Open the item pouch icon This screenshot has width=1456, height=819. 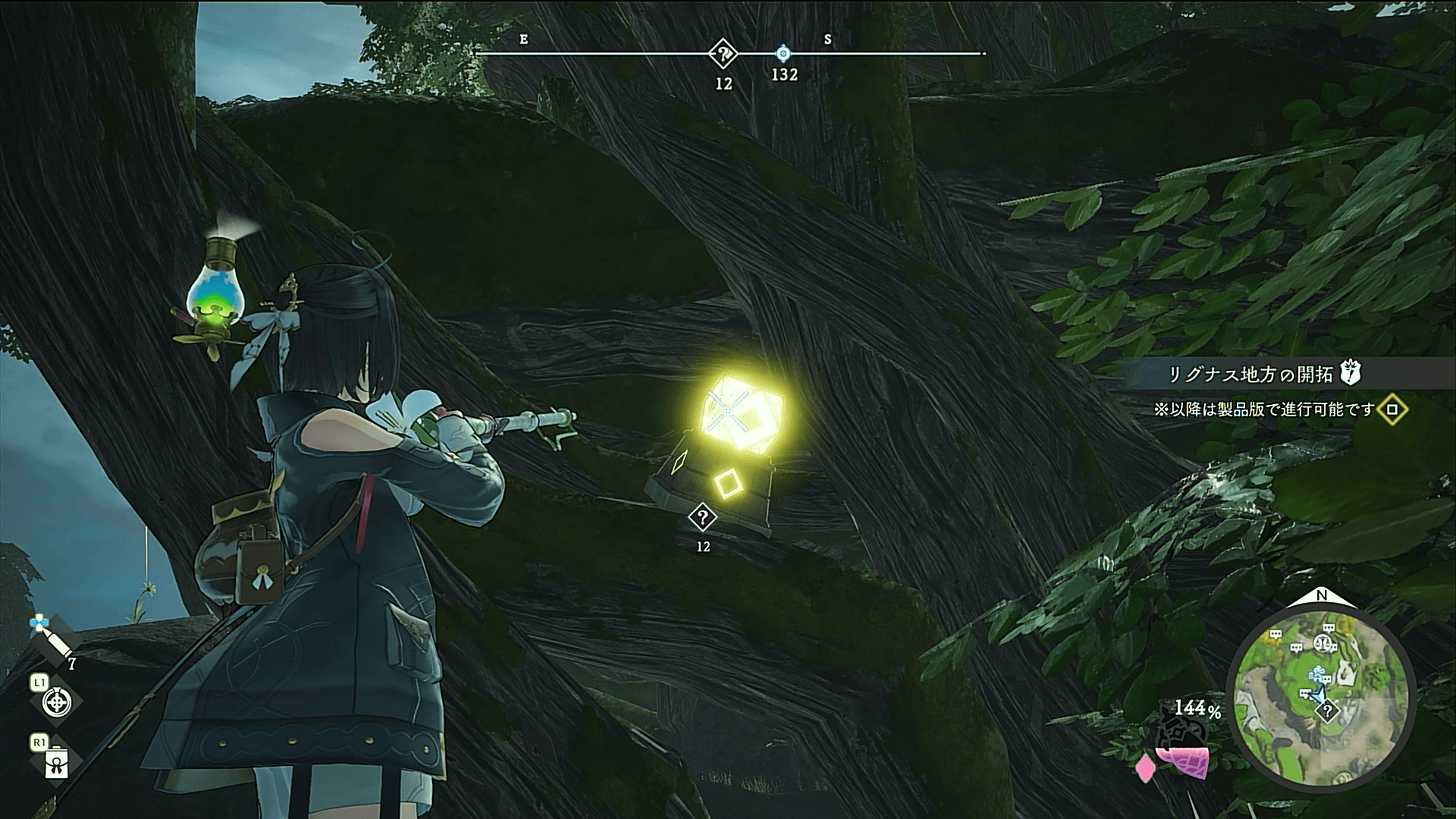click(57, 764)
